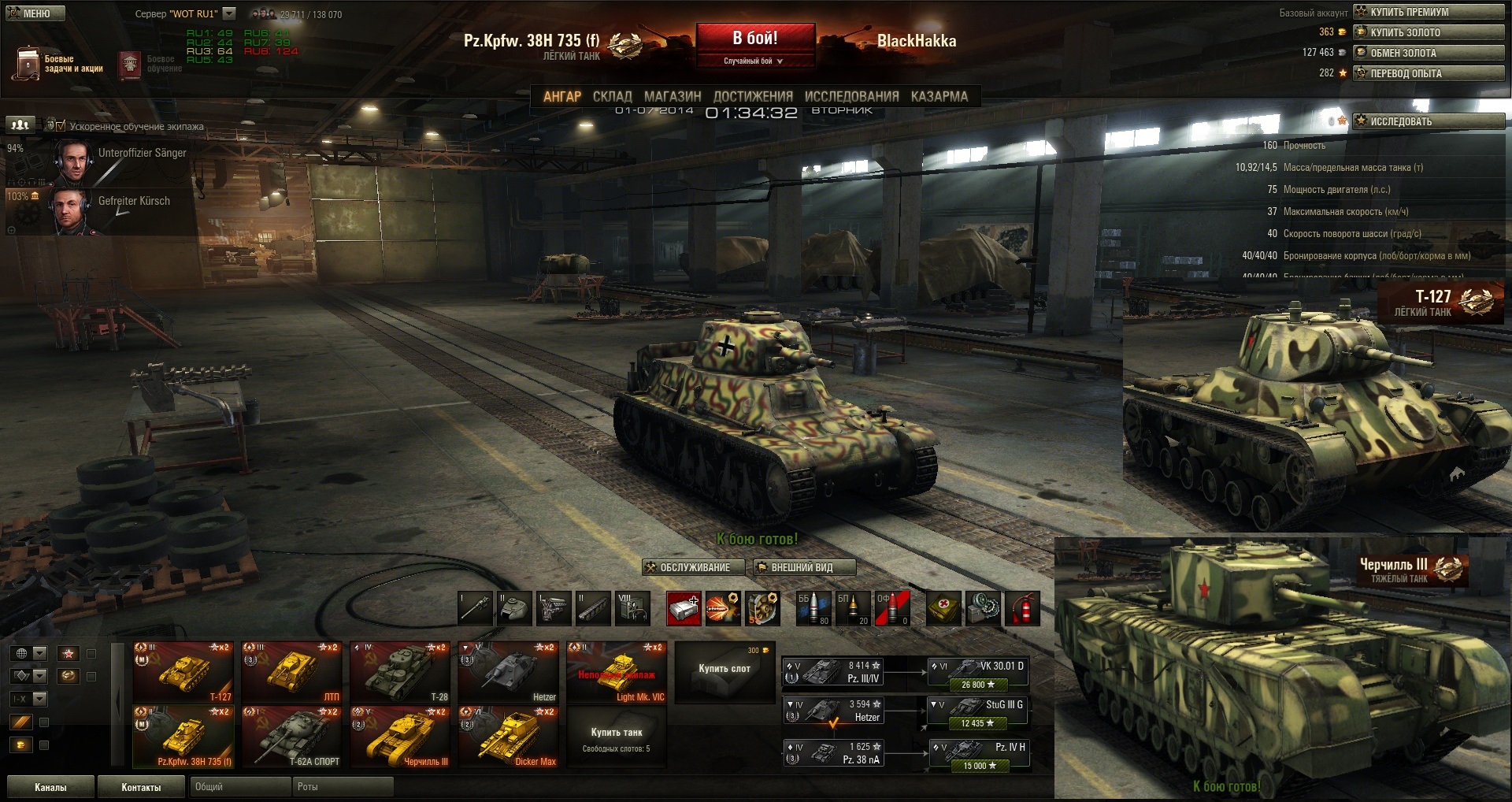Go to the ДОСТИЖЕНИЯ tab
Viewport: 1512px width, 802px height.
click(752, 96)
